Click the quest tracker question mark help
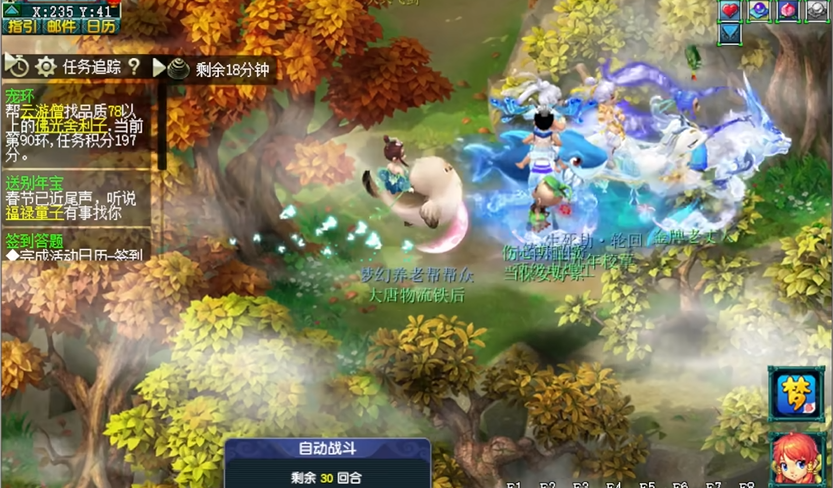Image resolution: width=833 pixels, height=488 pixels. pyautogui.click(x=134, y=67)
